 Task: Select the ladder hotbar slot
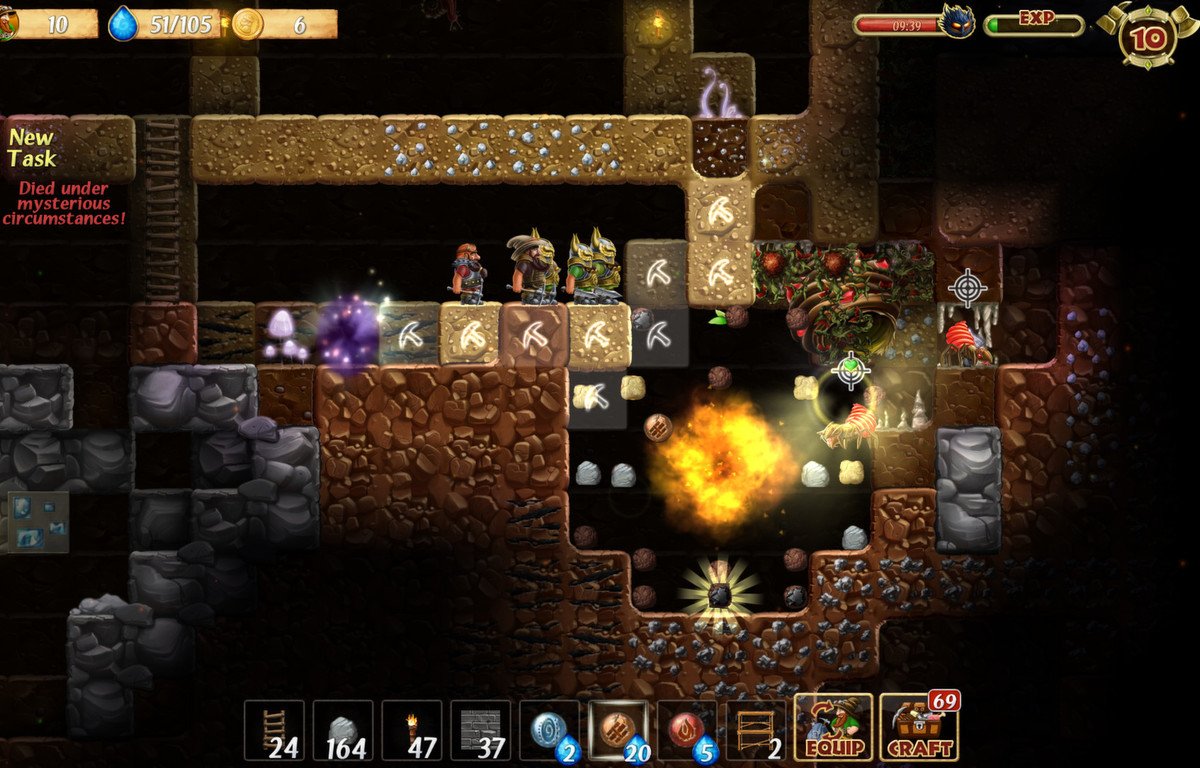274,730
